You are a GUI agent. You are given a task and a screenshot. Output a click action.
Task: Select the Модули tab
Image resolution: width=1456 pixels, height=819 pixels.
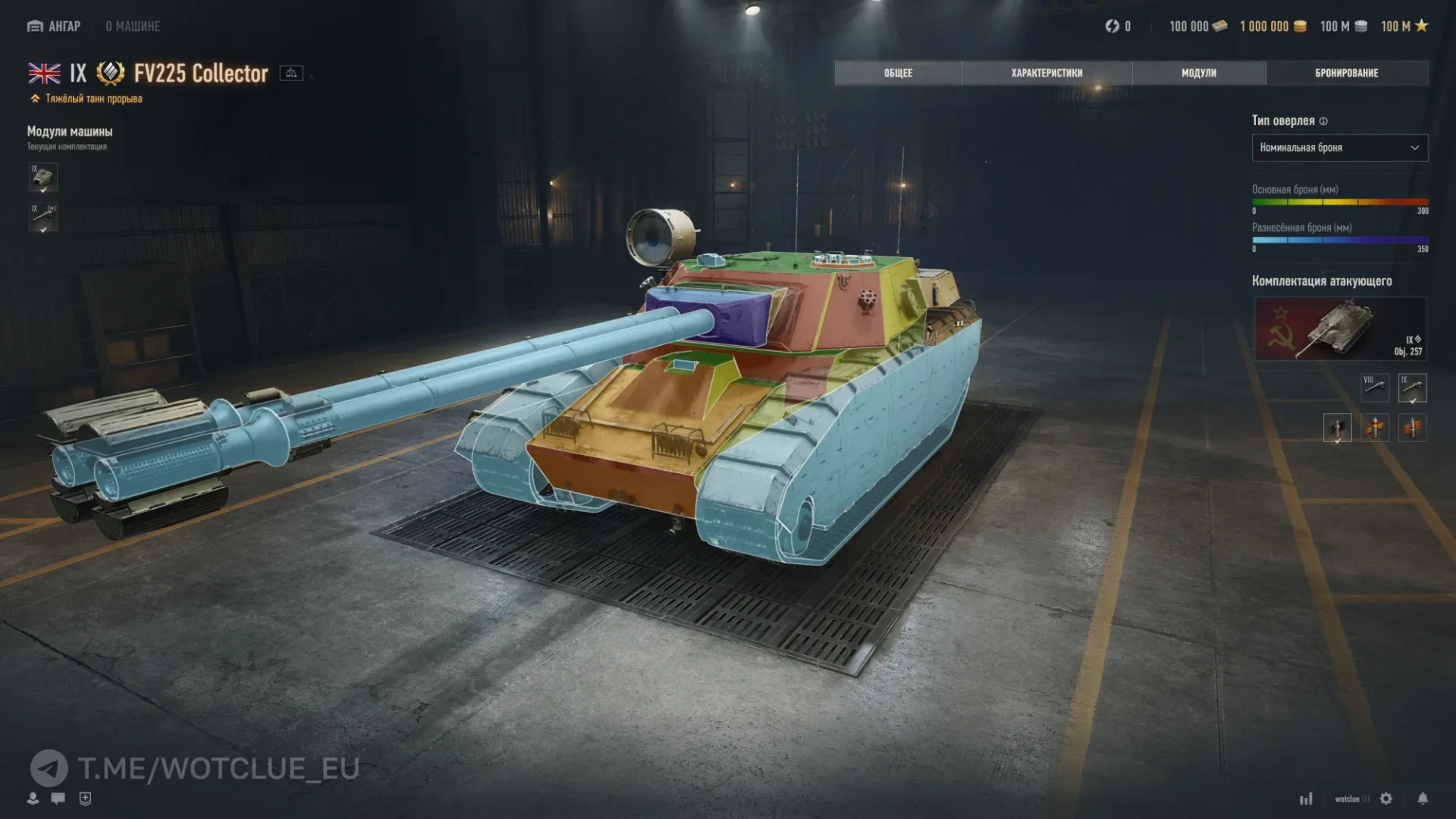point(1198,73)
